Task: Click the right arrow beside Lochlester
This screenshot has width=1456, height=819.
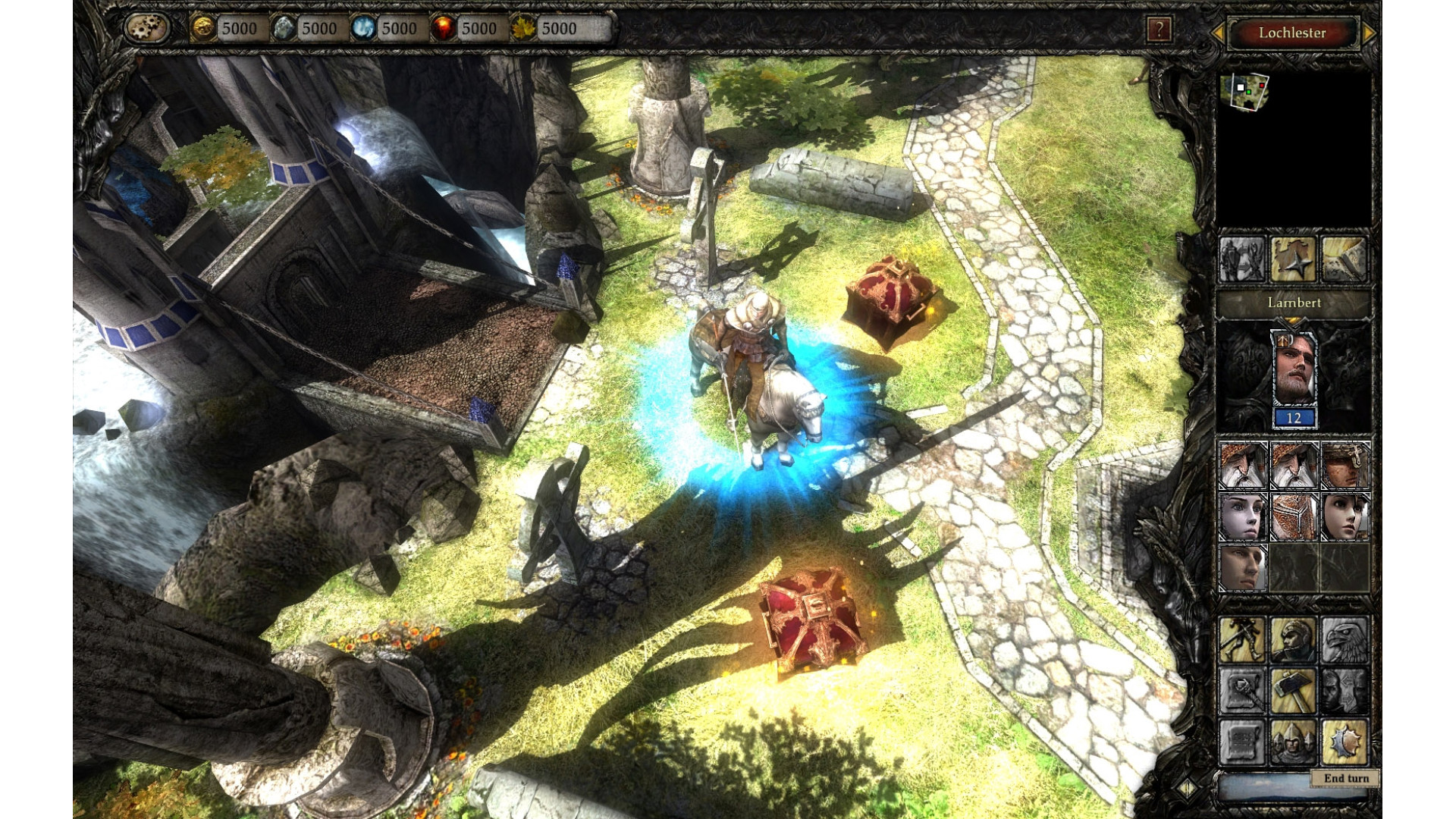Action: tap(1369, 33)
